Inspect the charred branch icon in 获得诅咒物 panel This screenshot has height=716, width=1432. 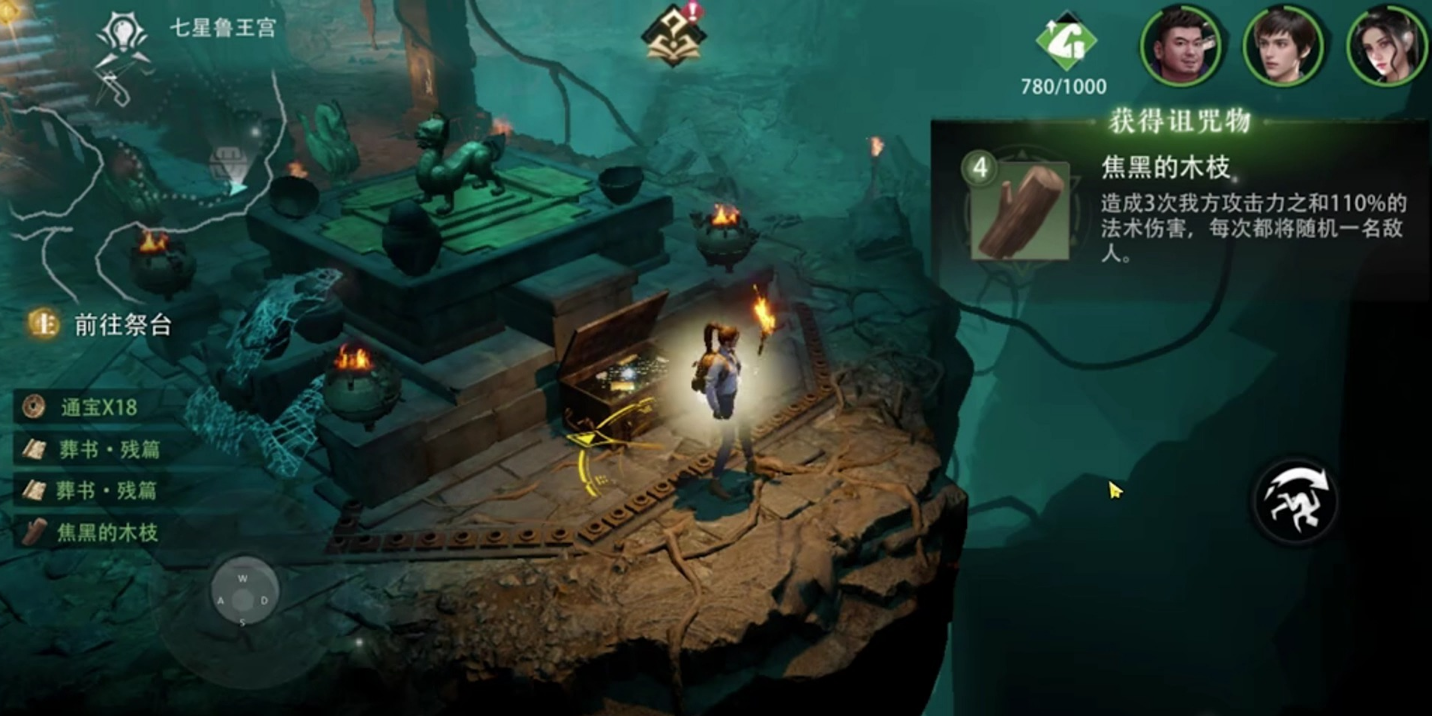click(1019, 211)
